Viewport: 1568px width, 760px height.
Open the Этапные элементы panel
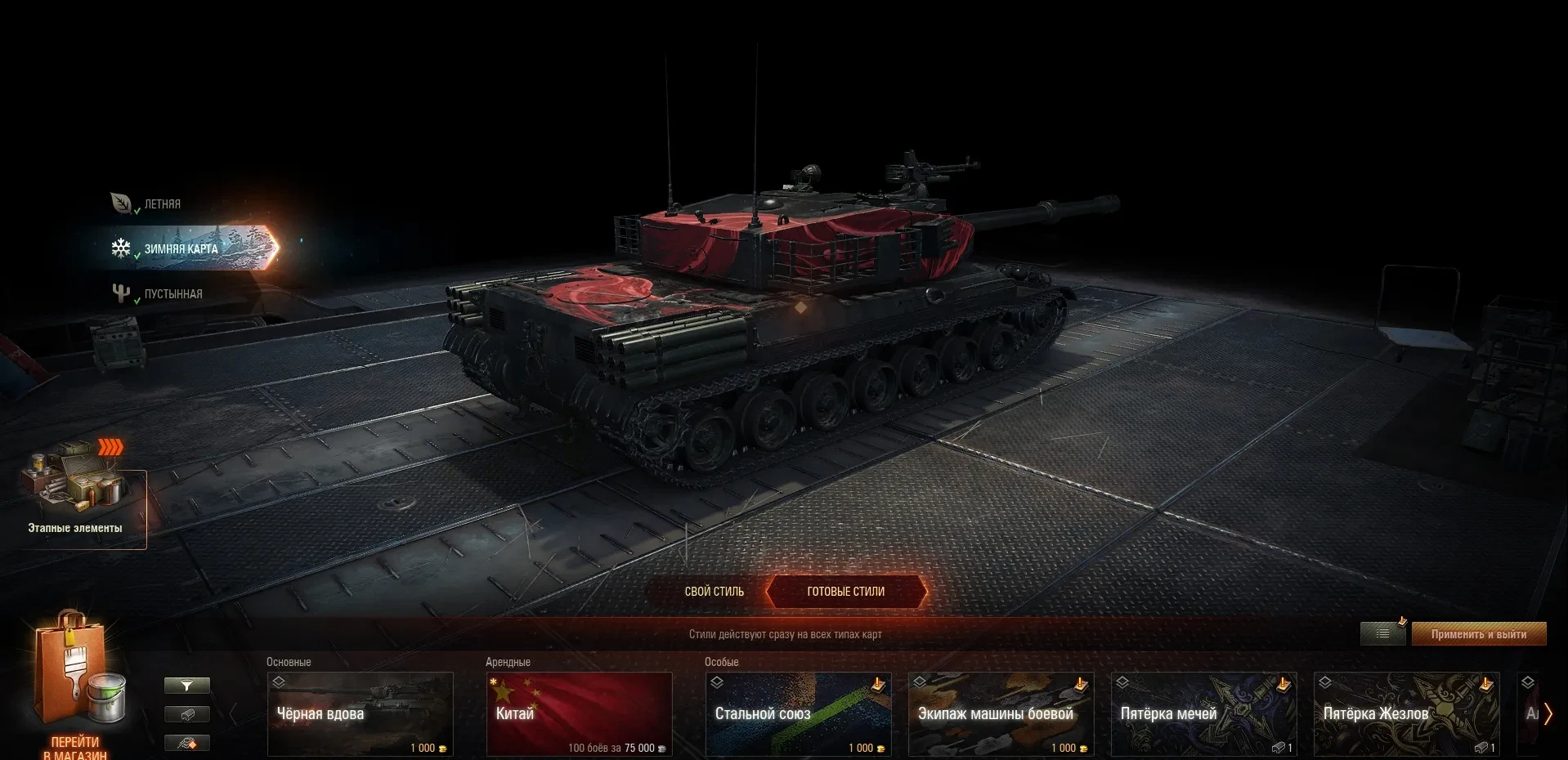75,500
